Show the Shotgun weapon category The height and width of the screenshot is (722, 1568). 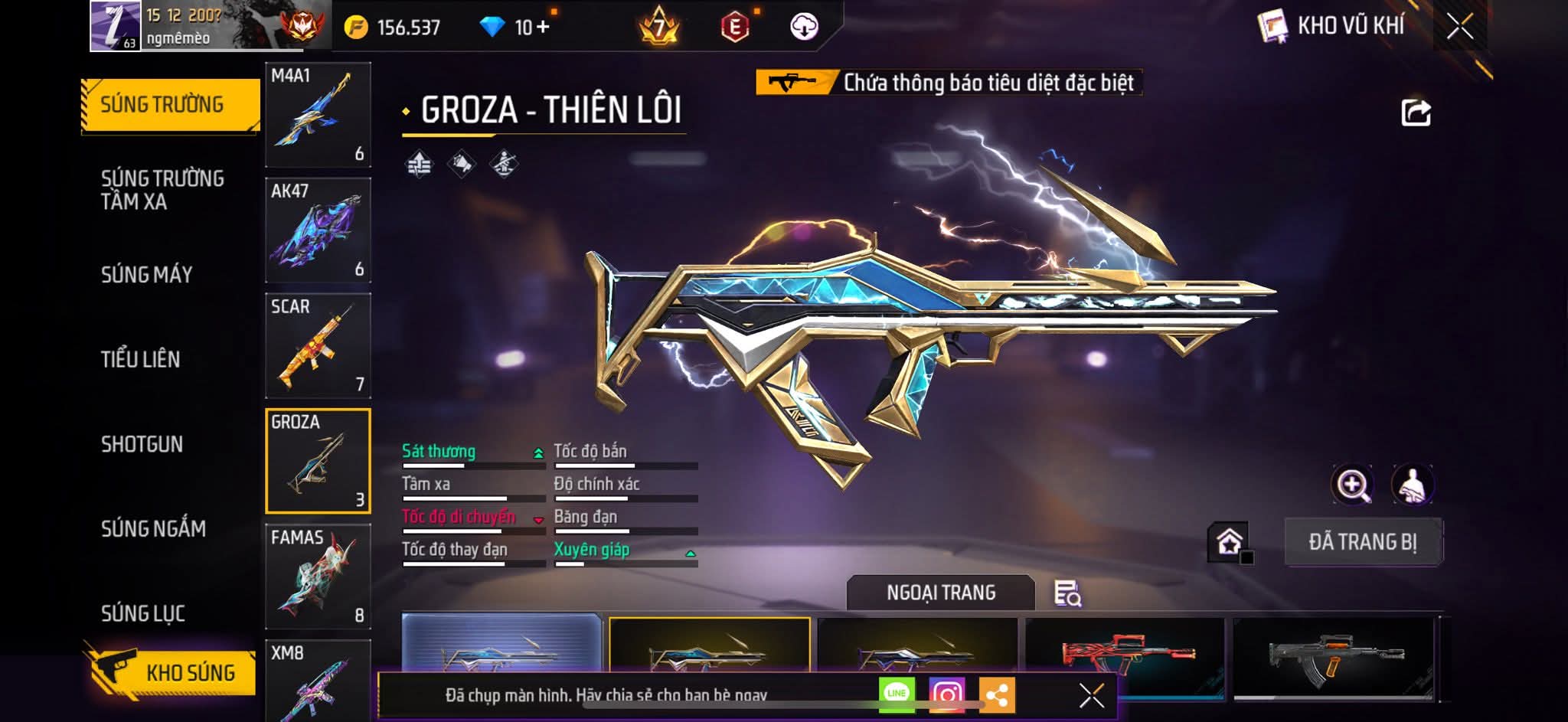click(x=142, y=444)
